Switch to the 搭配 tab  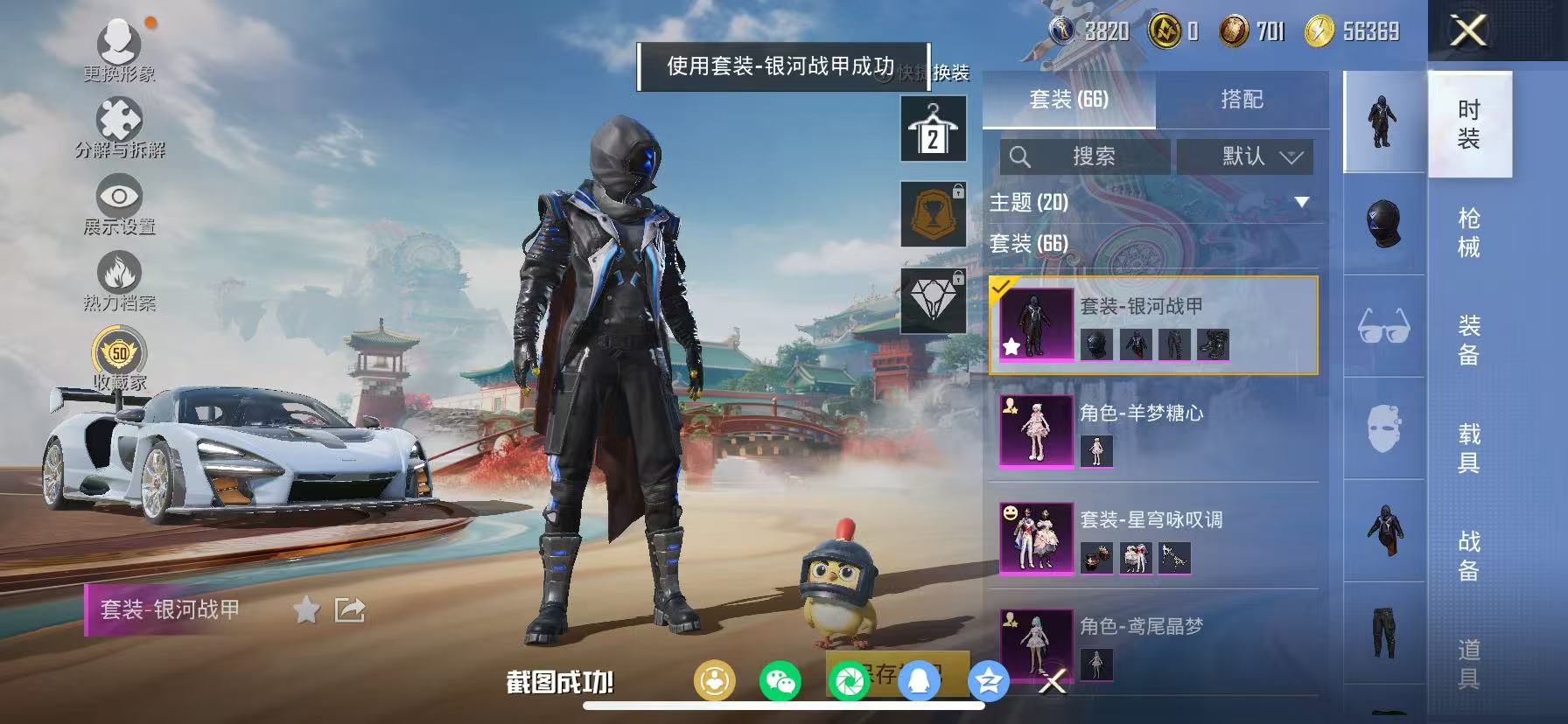(1242, 99)
